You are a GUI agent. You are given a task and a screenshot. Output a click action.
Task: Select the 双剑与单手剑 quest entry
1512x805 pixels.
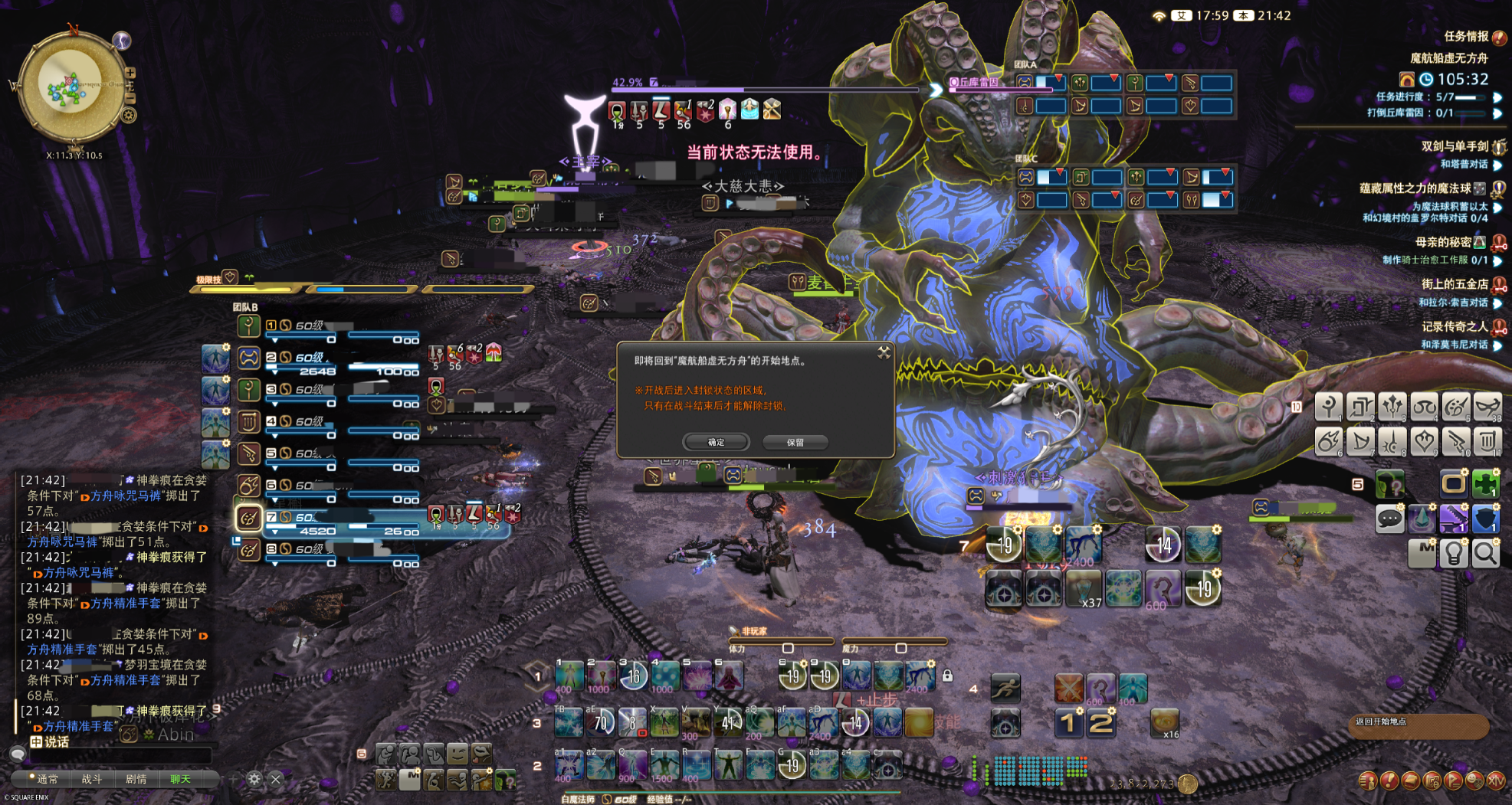(1454, 146)
